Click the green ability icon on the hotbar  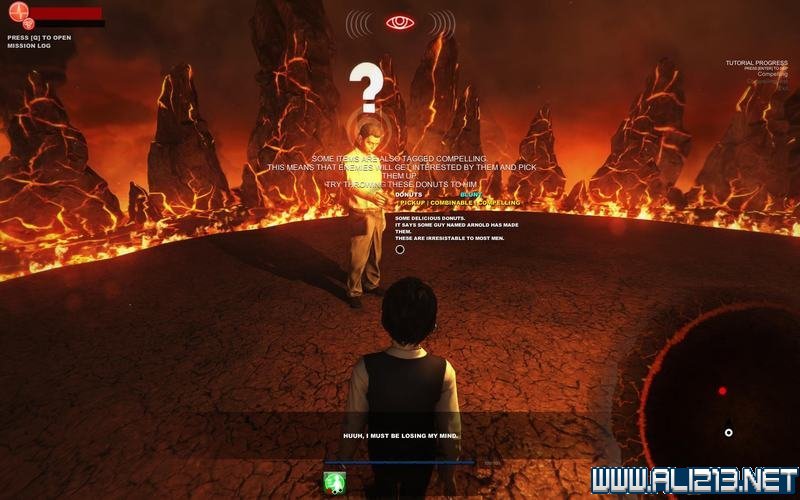335,482
